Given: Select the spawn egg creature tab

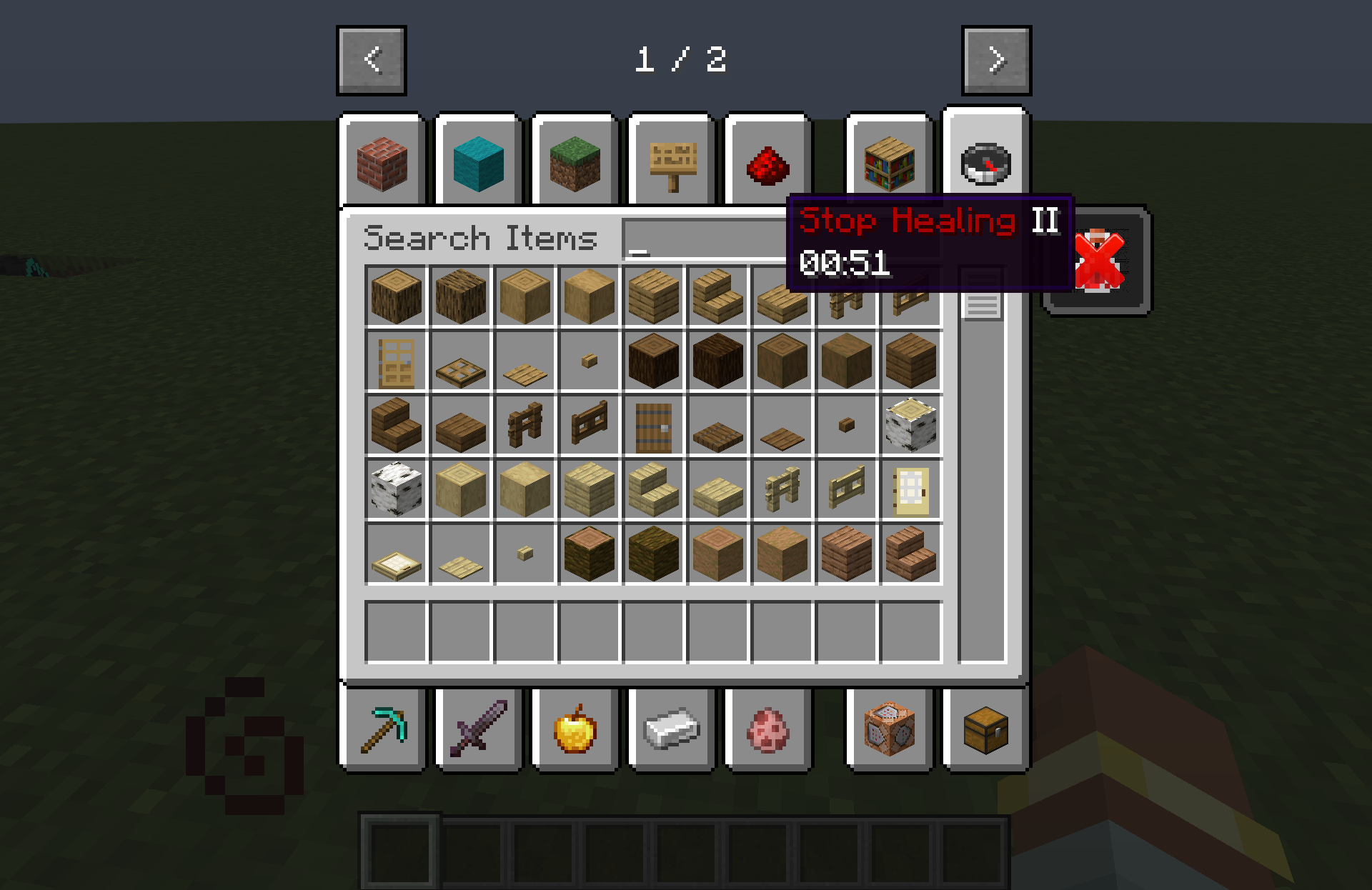Looking at the screenshot, I should click(x=767, y=729).
